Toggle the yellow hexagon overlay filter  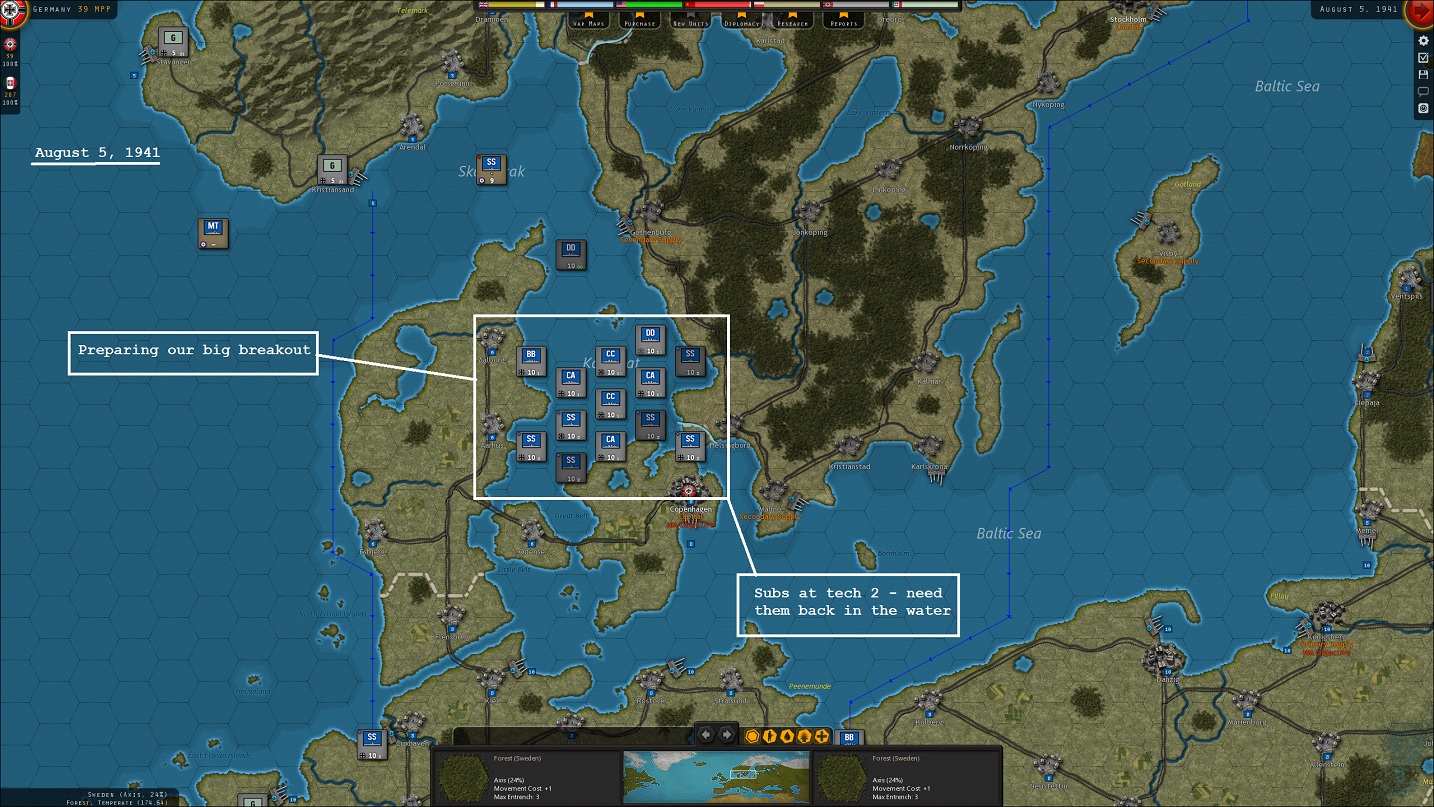pos(752,736)
